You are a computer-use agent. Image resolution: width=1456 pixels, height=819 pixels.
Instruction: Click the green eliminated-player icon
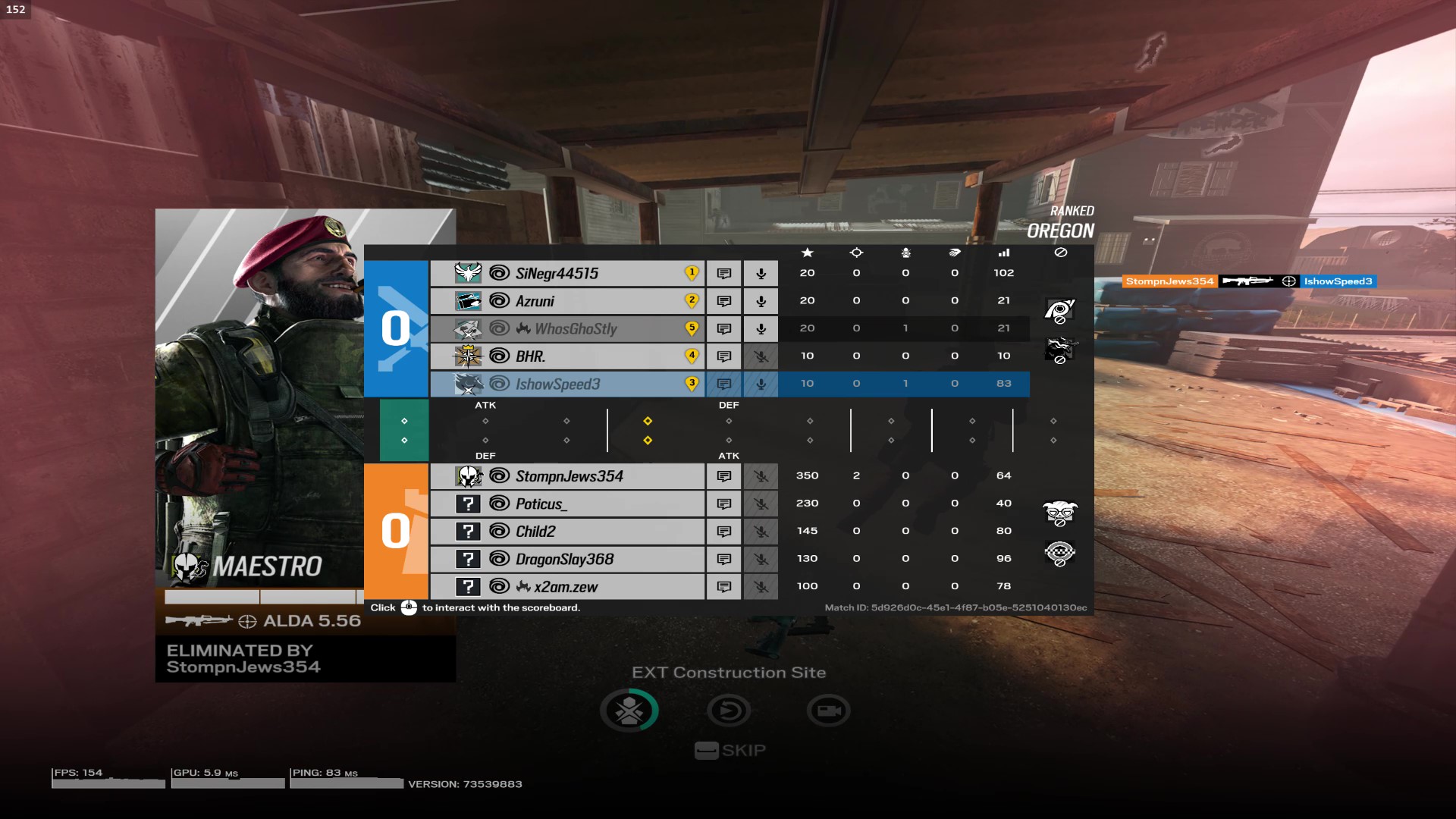pyautogui.click(x=629, y=711)
